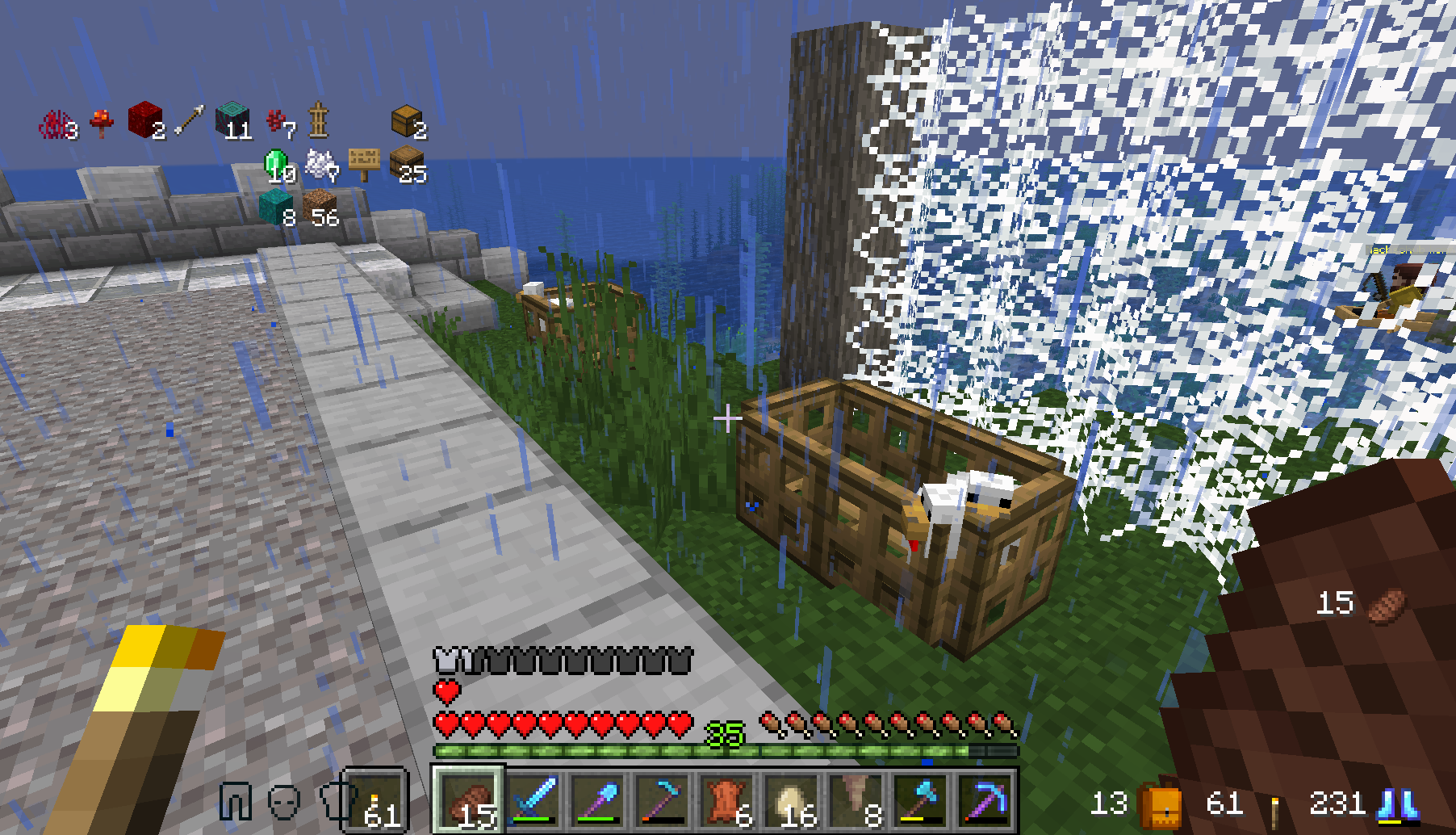Choose the diamond shovel in the hotbar
Screen dimensions: 1456x835
[x=599, y=801]
